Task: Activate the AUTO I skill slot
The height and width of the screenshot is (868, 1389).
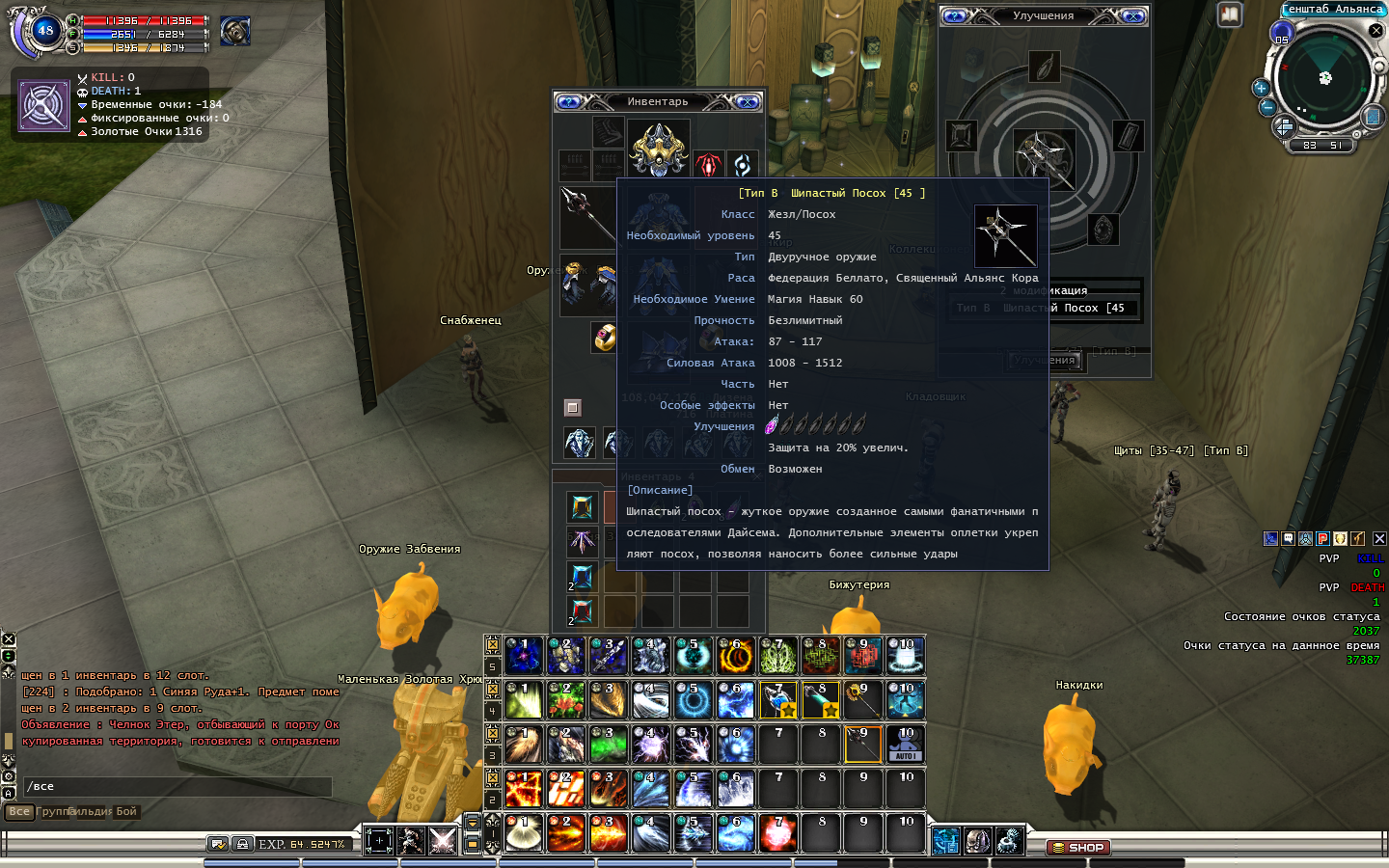Action: click(x=906, y=745)
